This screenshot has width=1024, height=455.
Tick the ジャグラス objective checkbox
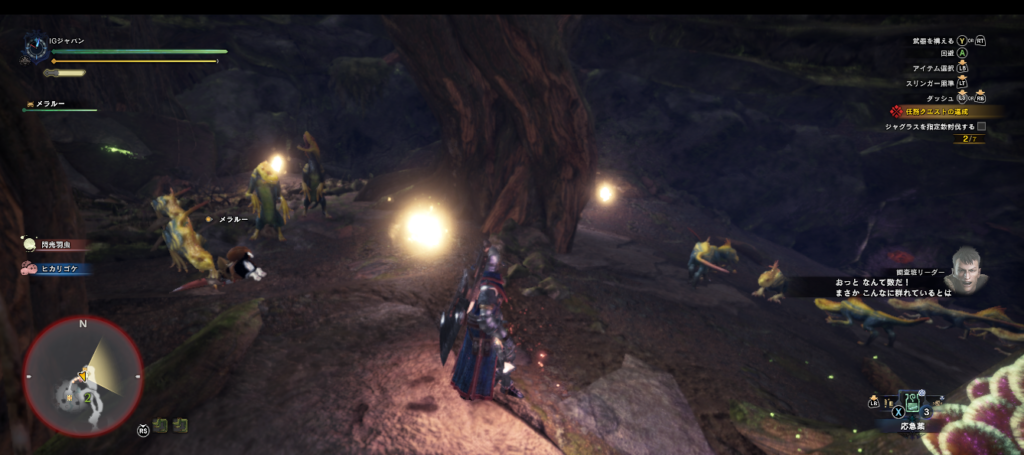coord(981,127)
